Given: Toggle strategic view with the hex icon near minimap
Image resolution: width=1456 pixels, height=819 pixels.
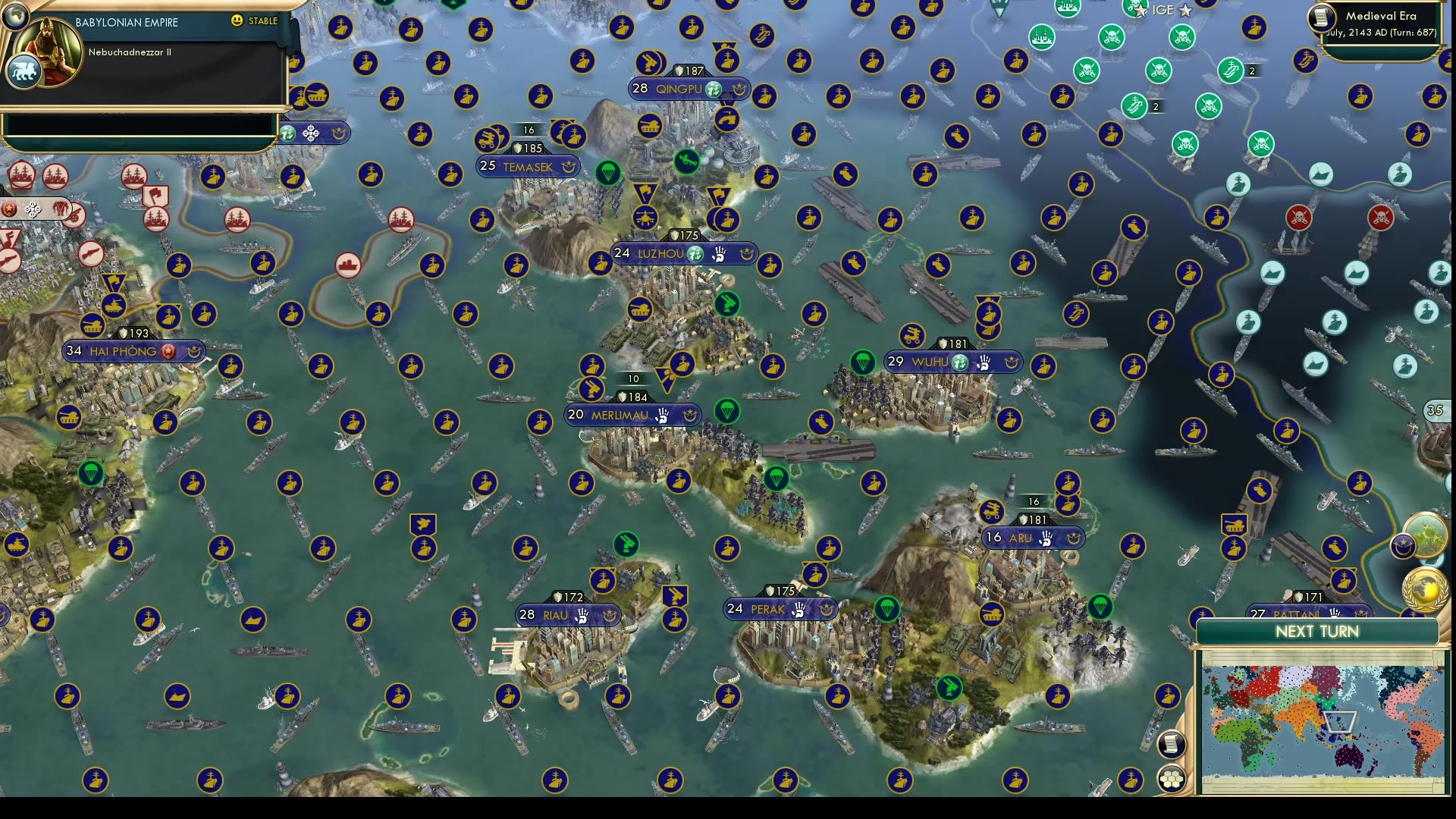Looking at the screenshot, I should click(1172, 778).
